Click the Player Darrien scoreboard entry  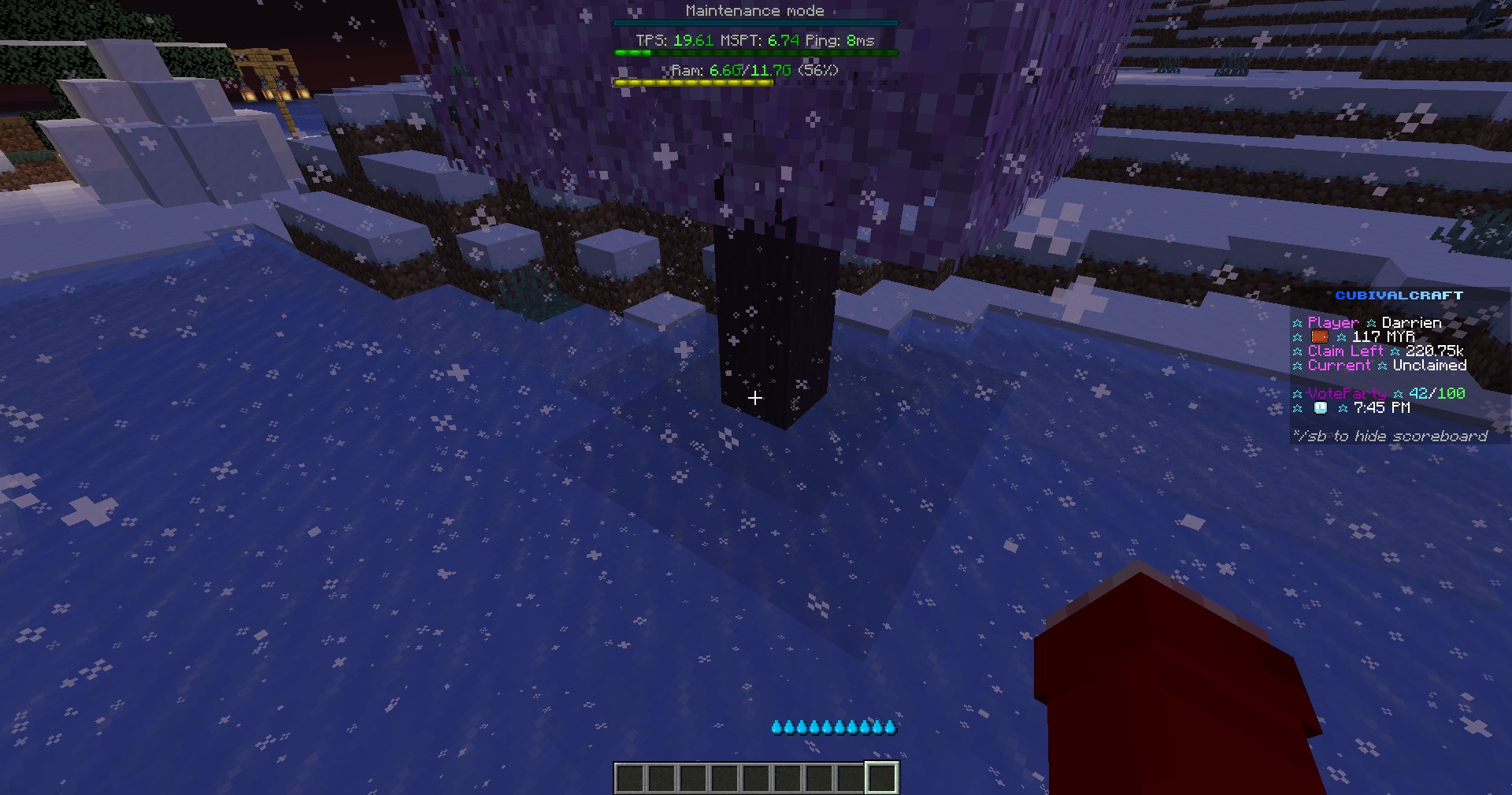[1372, 322]
